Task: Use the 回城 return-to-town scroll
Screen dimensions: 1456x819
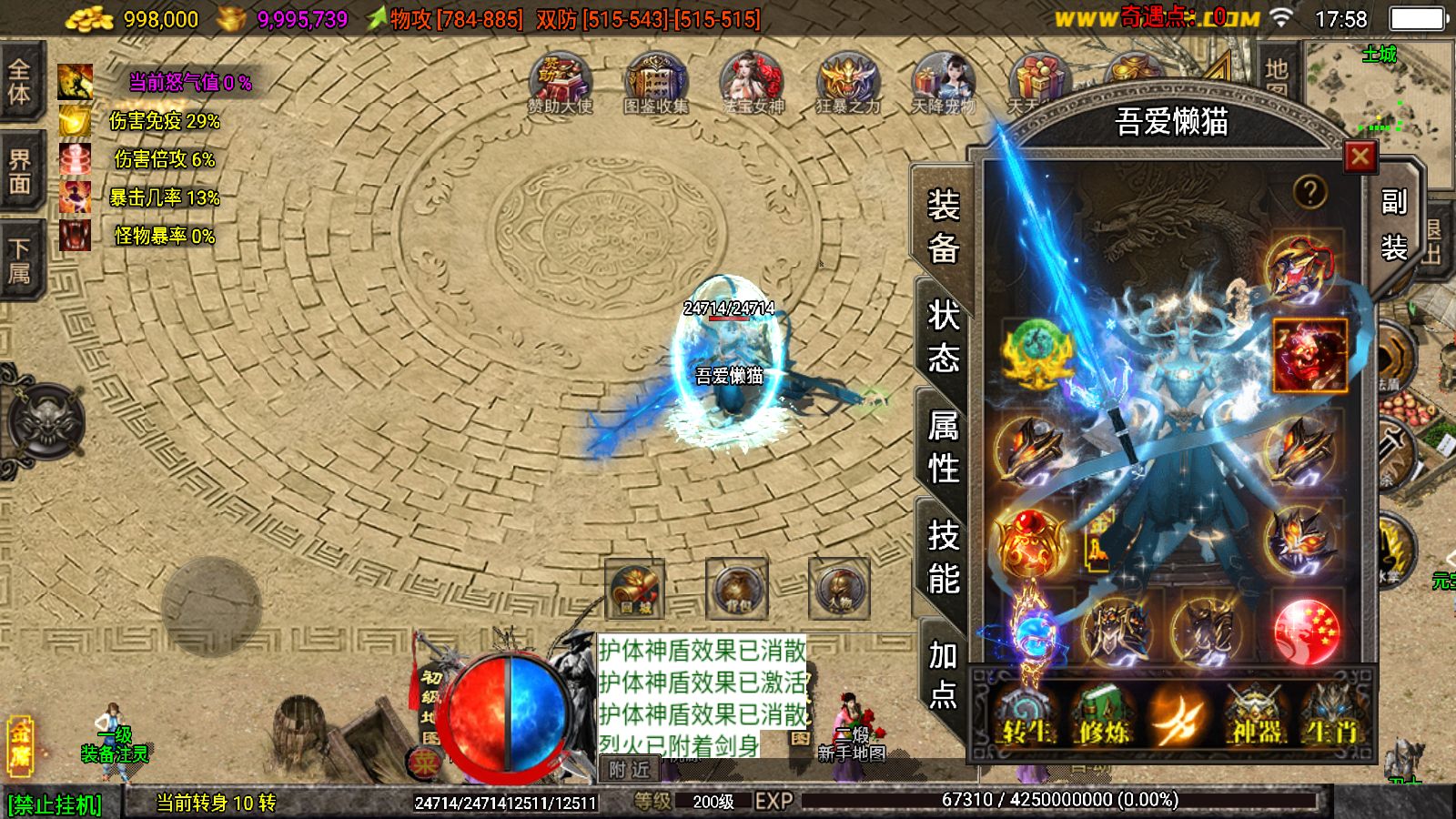Action: click(633, 589)
